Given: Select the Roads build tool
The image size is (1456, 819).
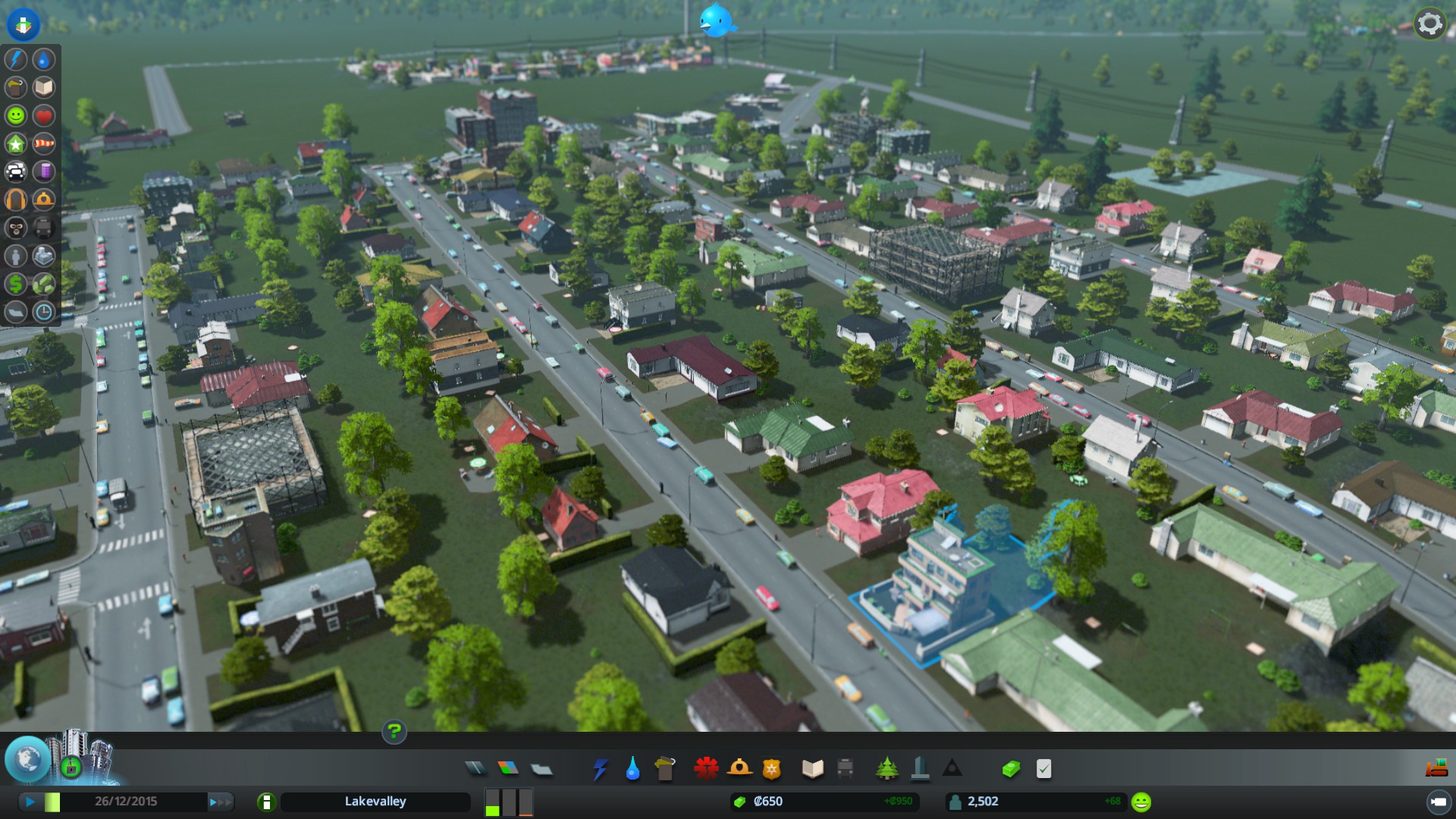Looking at the screenshot, I should tap(475, 769).
